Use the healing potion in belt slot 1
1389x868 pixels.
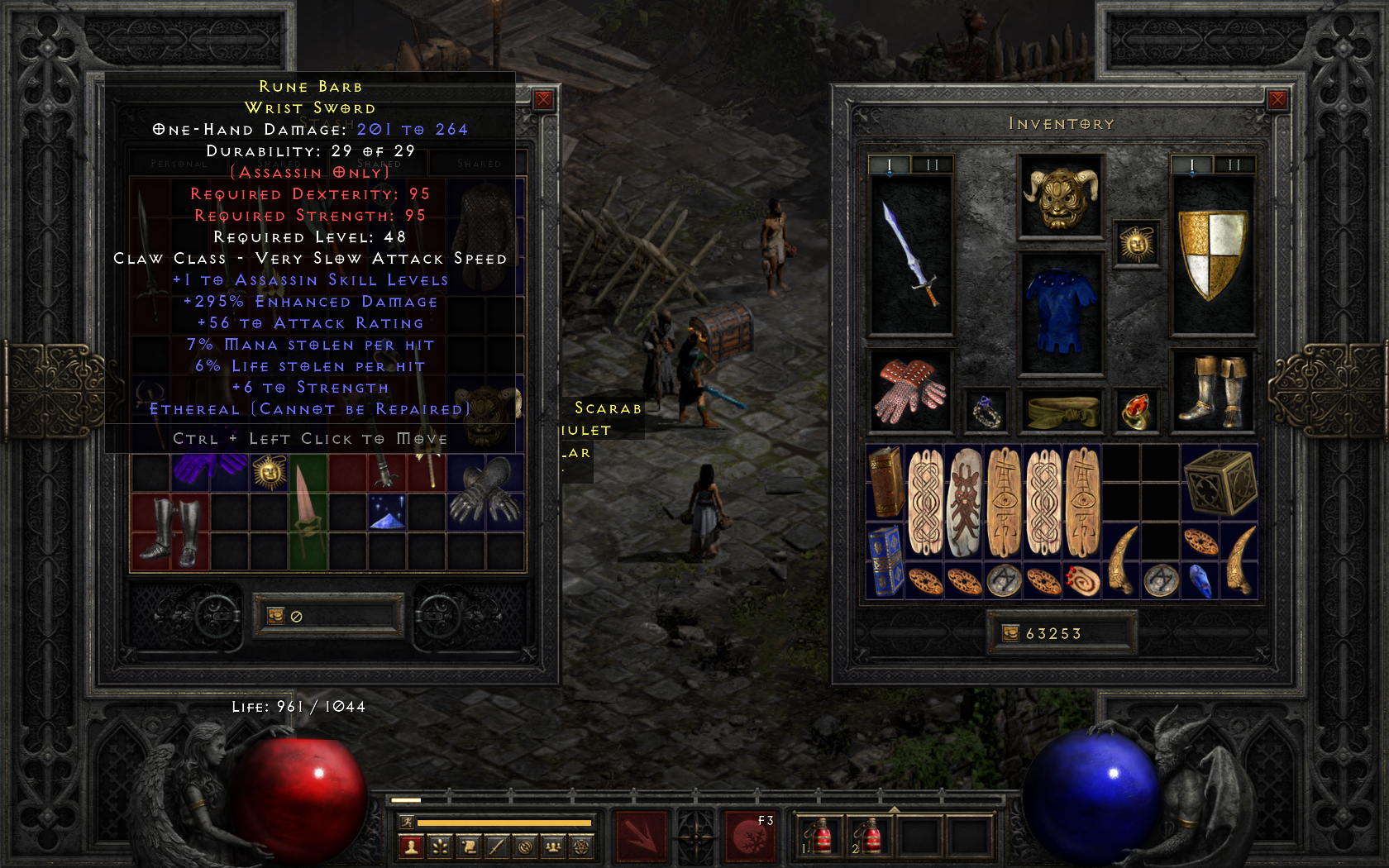point(818,837)
